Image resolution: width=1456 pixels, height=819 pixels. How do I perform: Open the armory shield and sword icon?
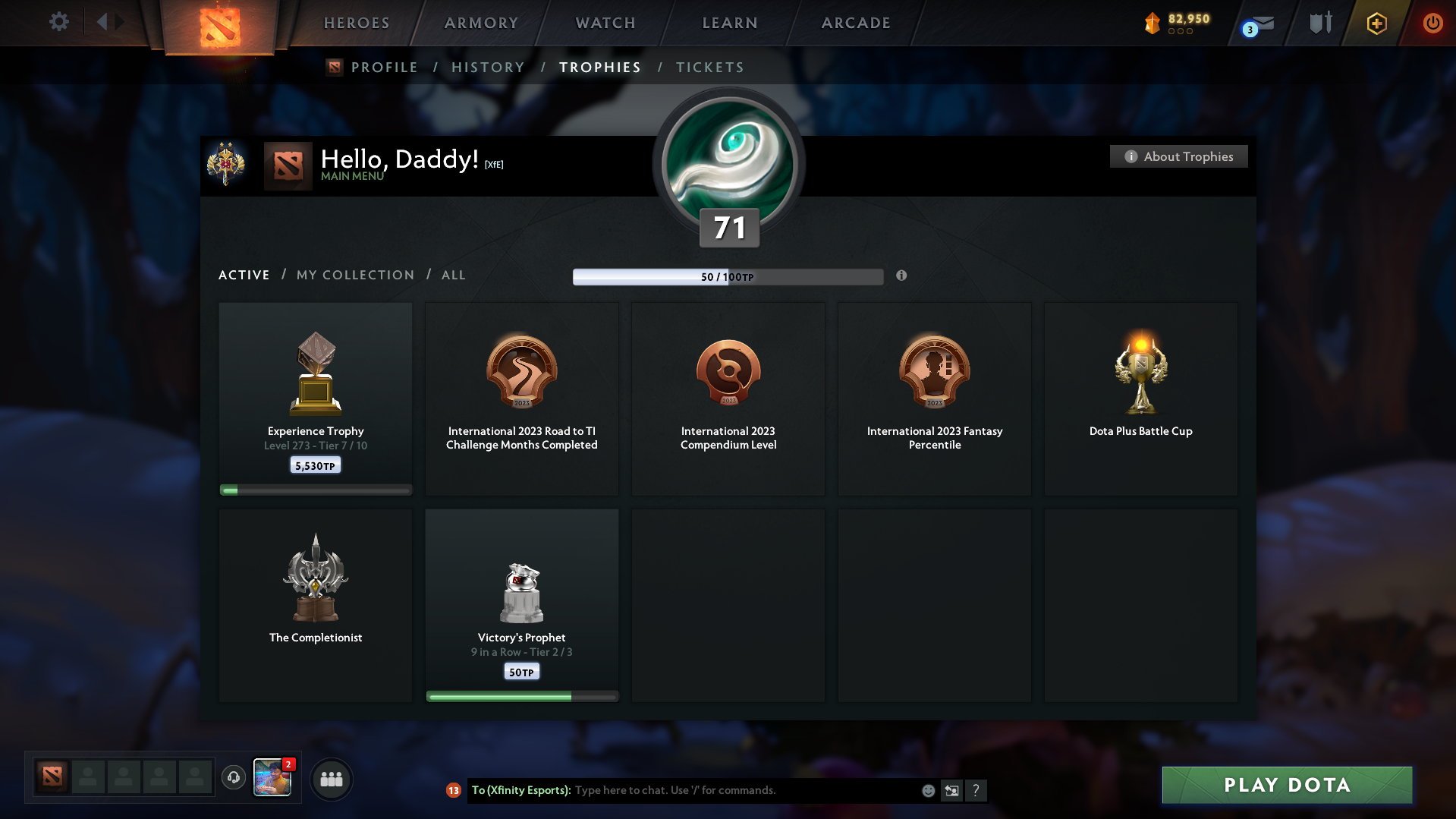tap(1319, 23)
